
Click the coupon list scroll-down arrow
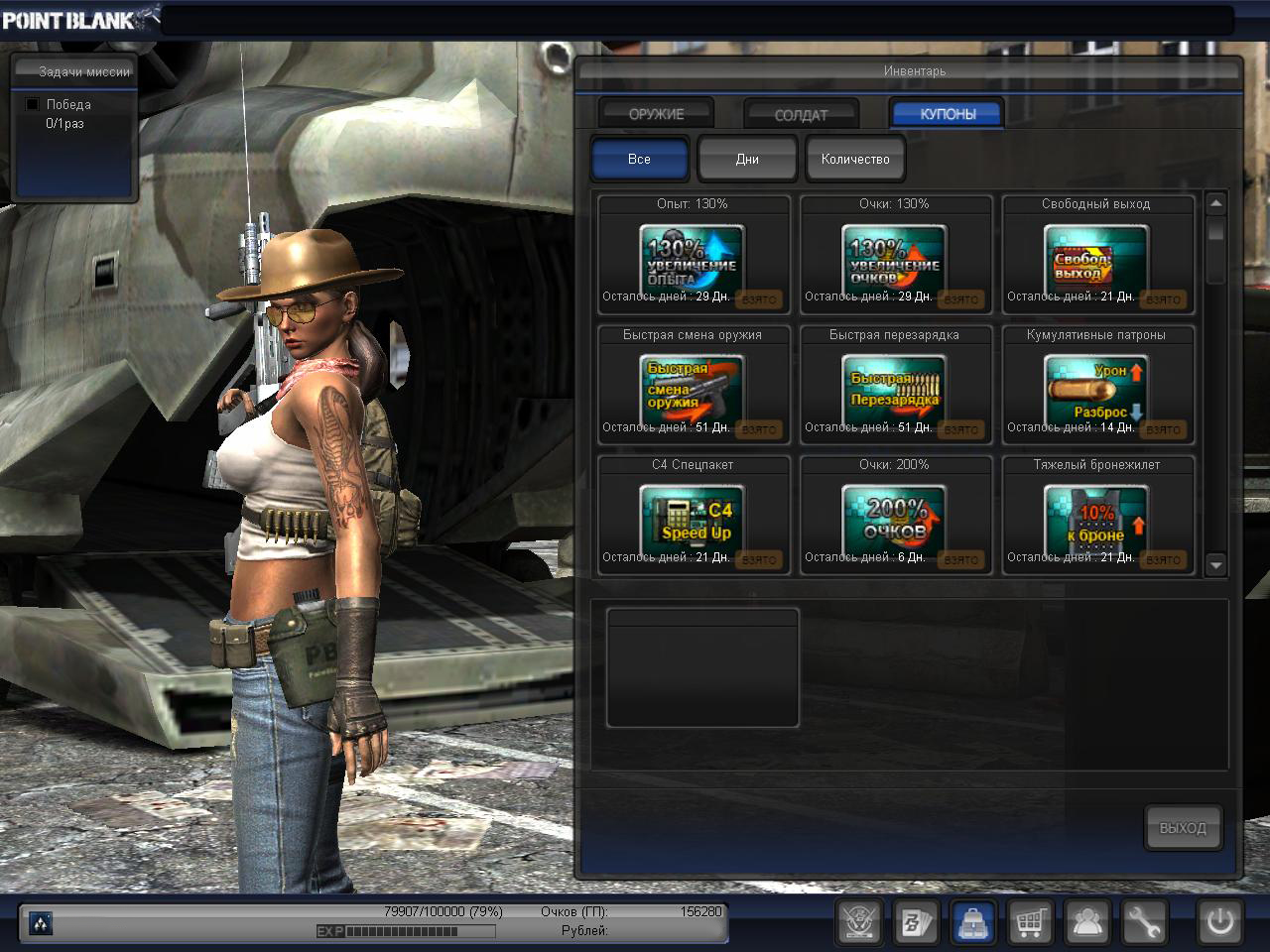(x=1216, y=565)
